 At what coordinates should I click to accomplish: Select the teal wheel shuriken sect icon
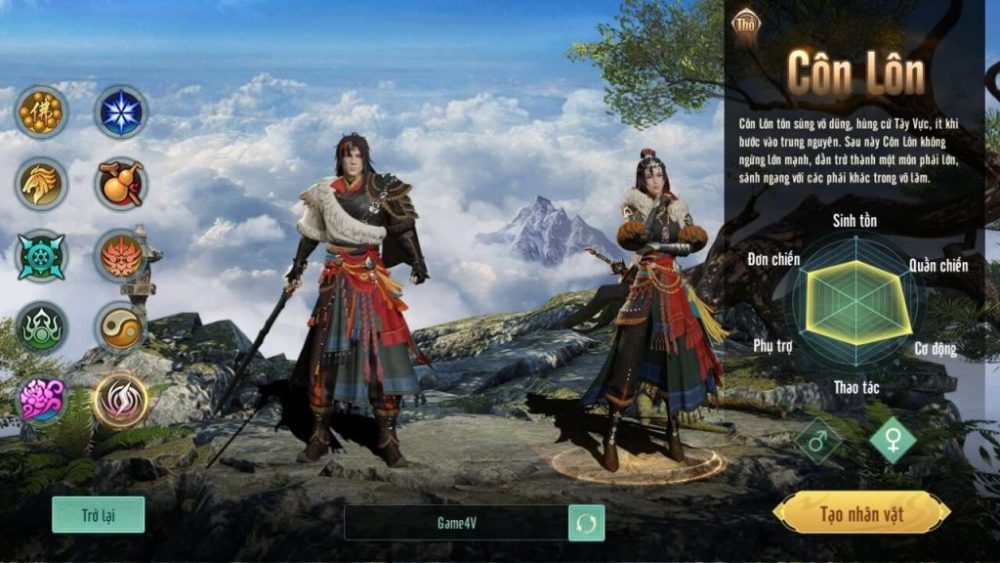pos(41,256)
